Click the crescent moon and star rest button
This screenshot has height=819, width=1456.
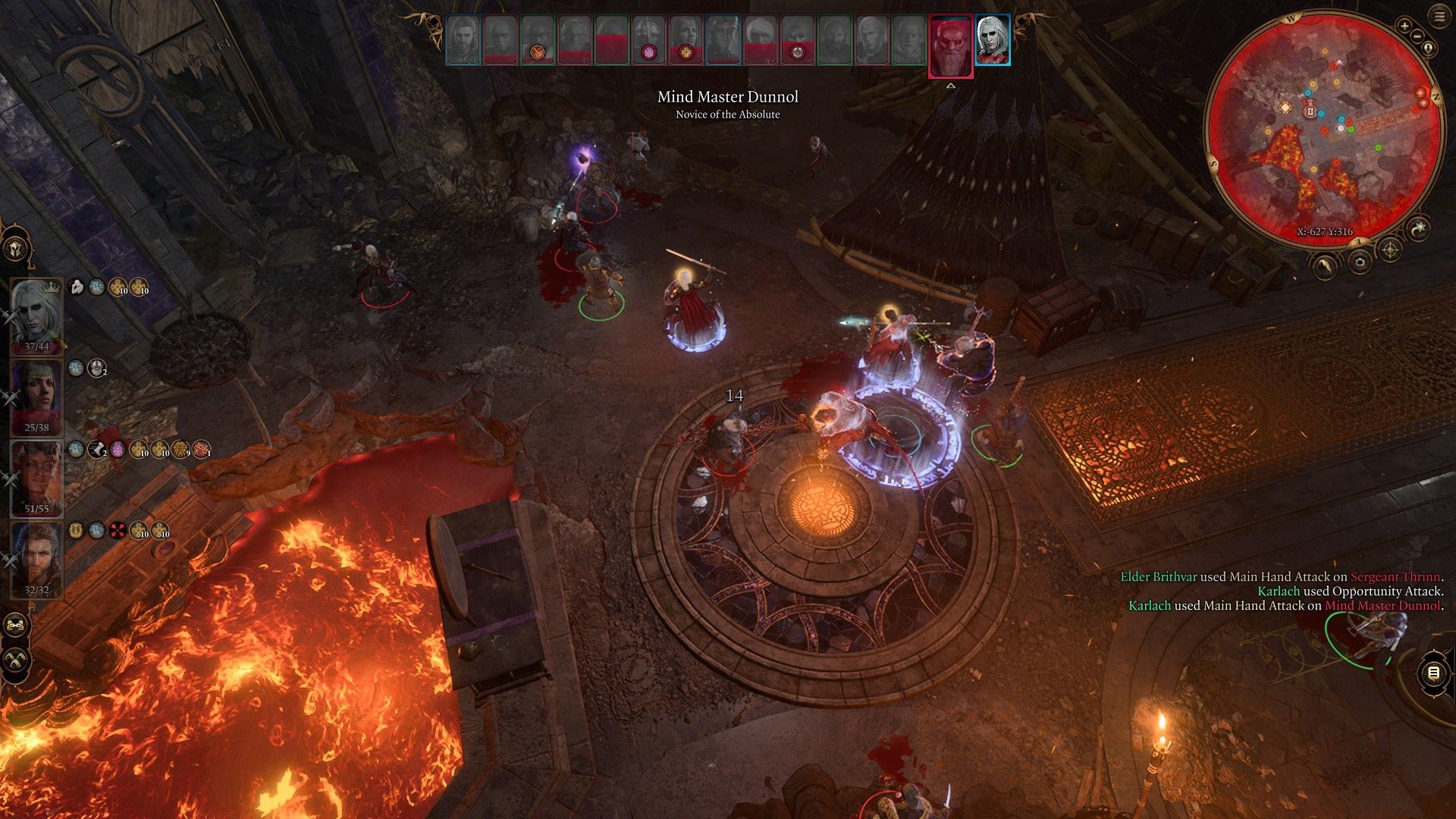pyautogui.click(x=1419, y=227)
